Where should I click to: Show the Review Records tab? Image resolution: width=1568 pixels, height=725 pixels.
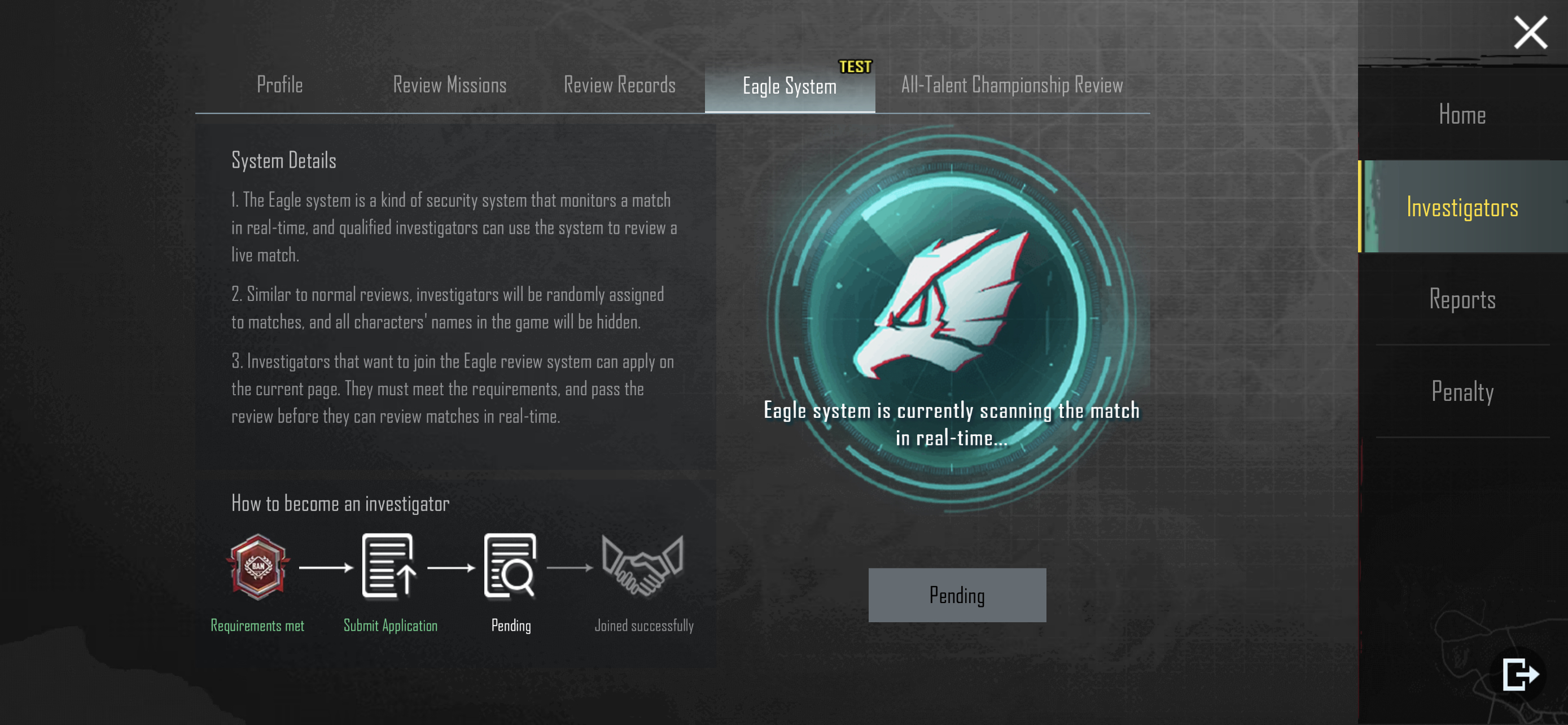(x=619, y=85)
